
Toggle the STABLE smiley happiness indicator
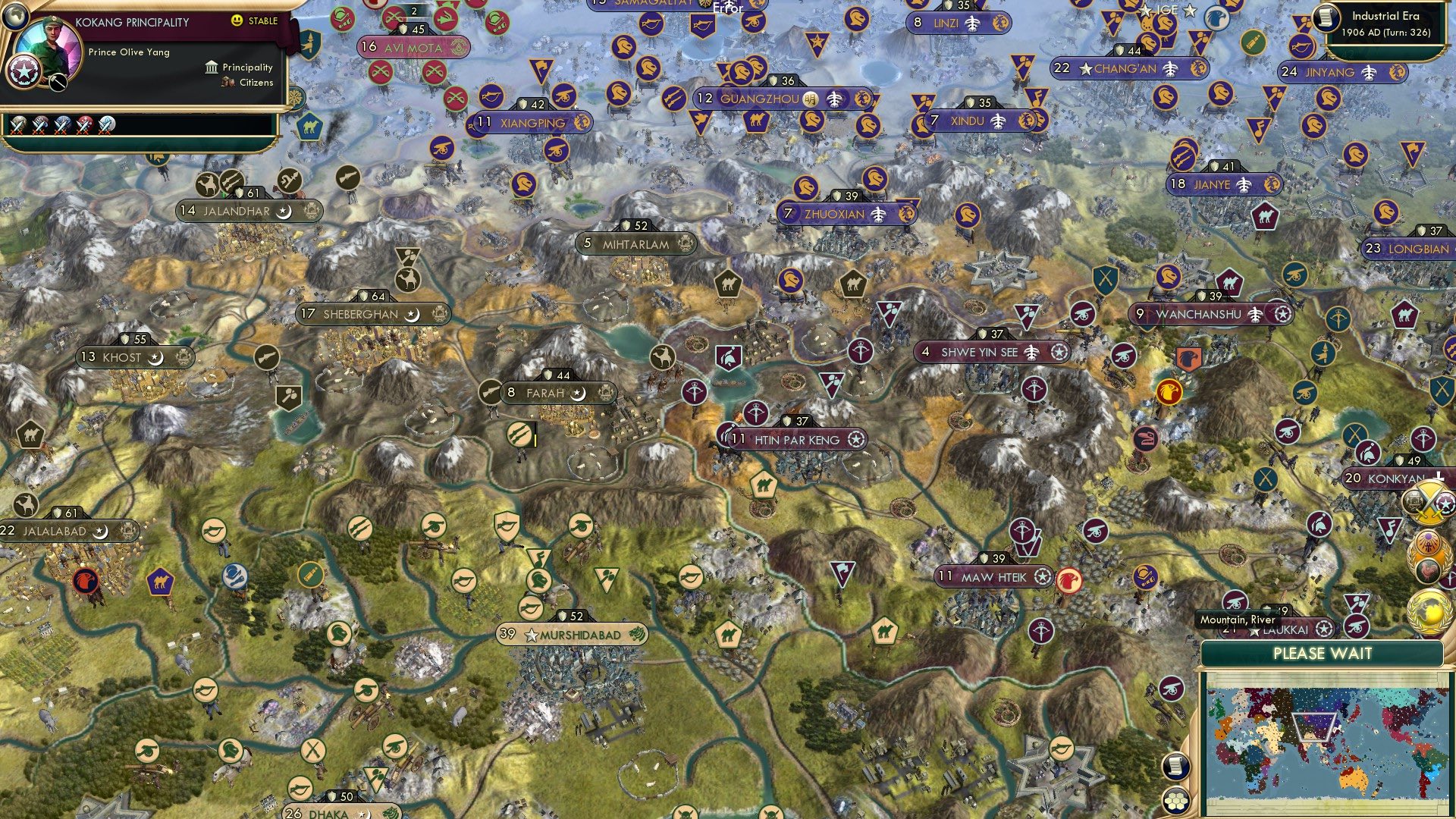point(237,20)
